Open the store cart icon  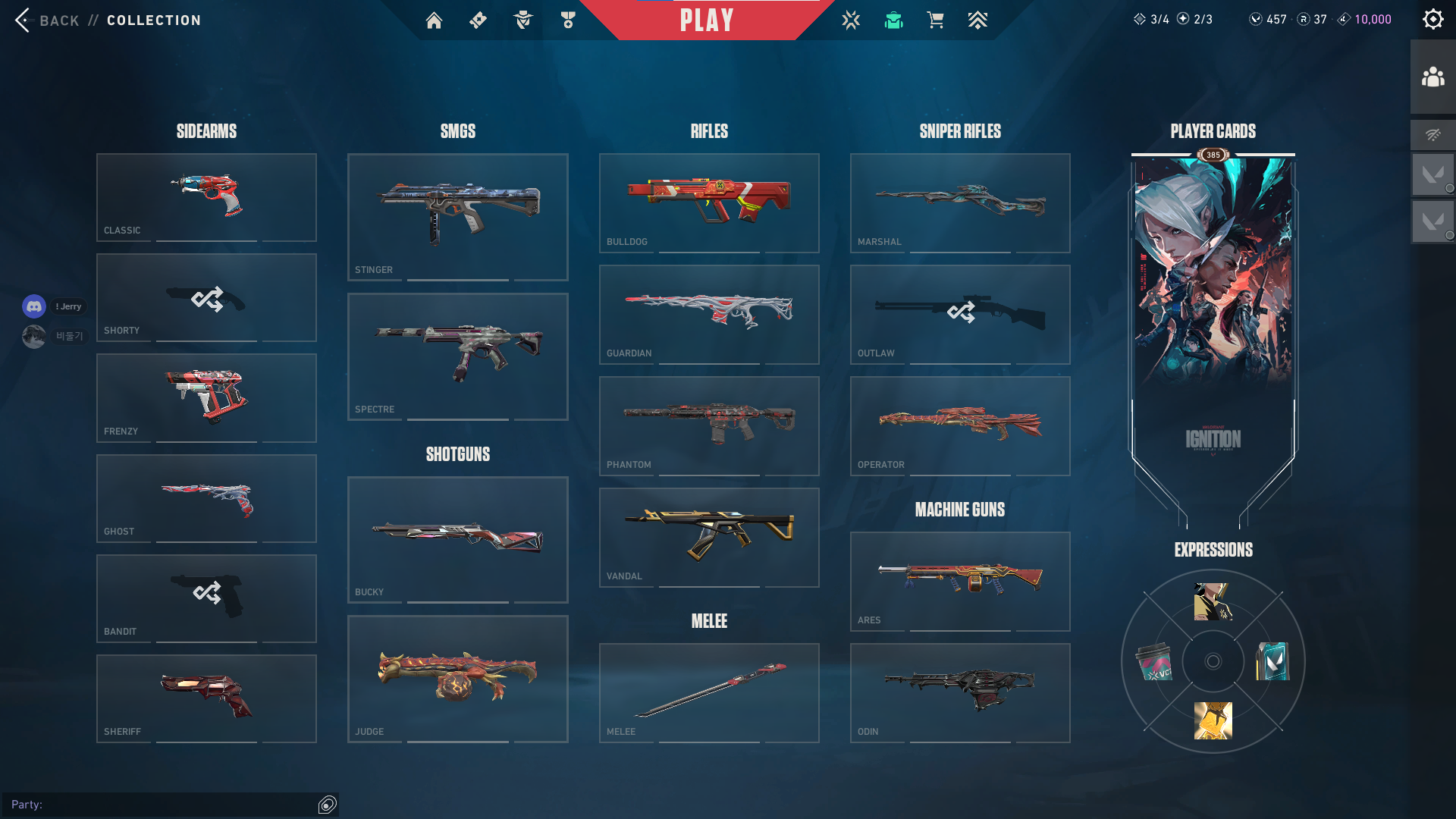tap(935, 20)
